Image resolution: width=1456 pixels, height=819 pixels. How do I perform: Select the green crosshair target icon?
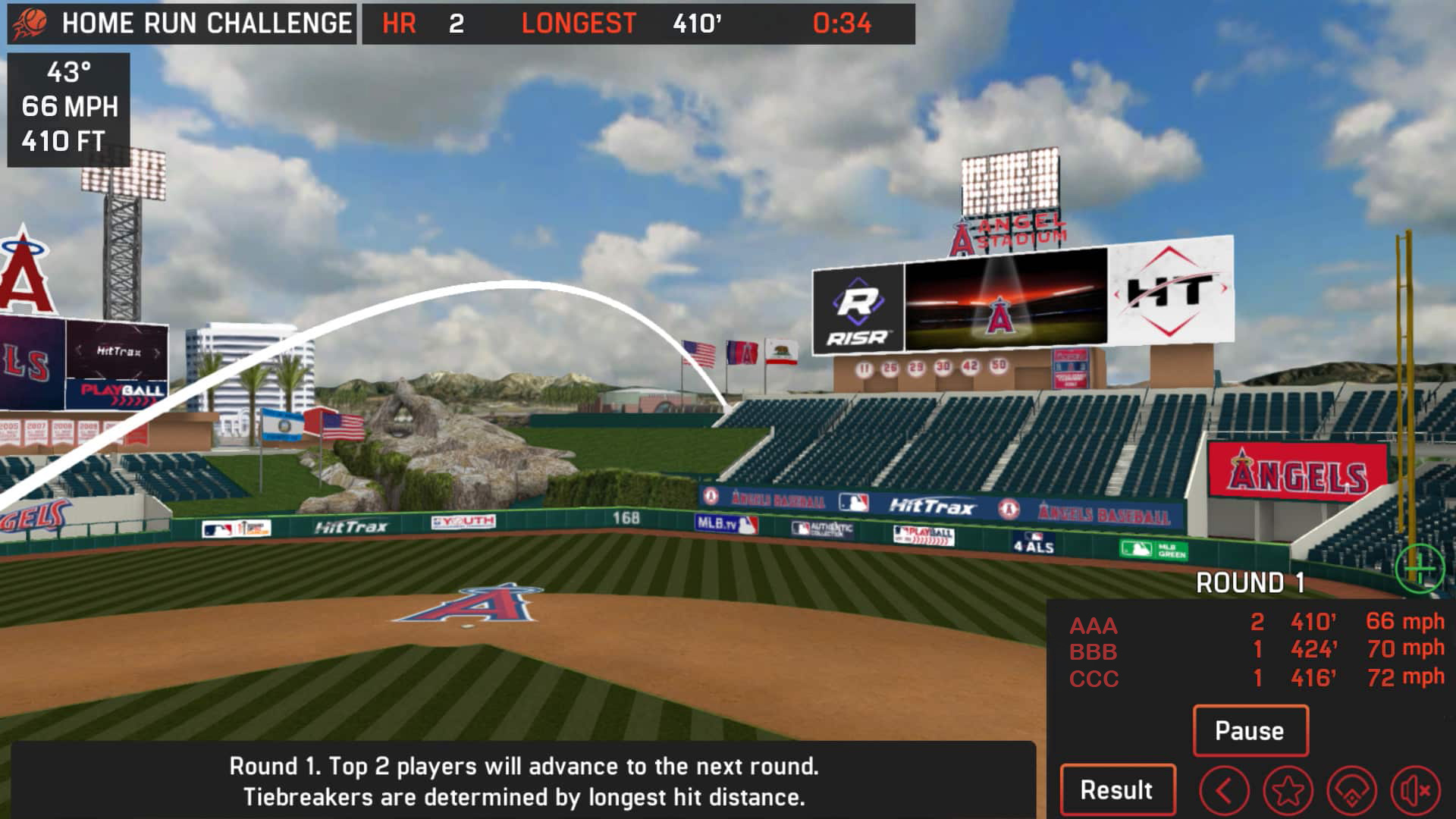pos(1419,569)
